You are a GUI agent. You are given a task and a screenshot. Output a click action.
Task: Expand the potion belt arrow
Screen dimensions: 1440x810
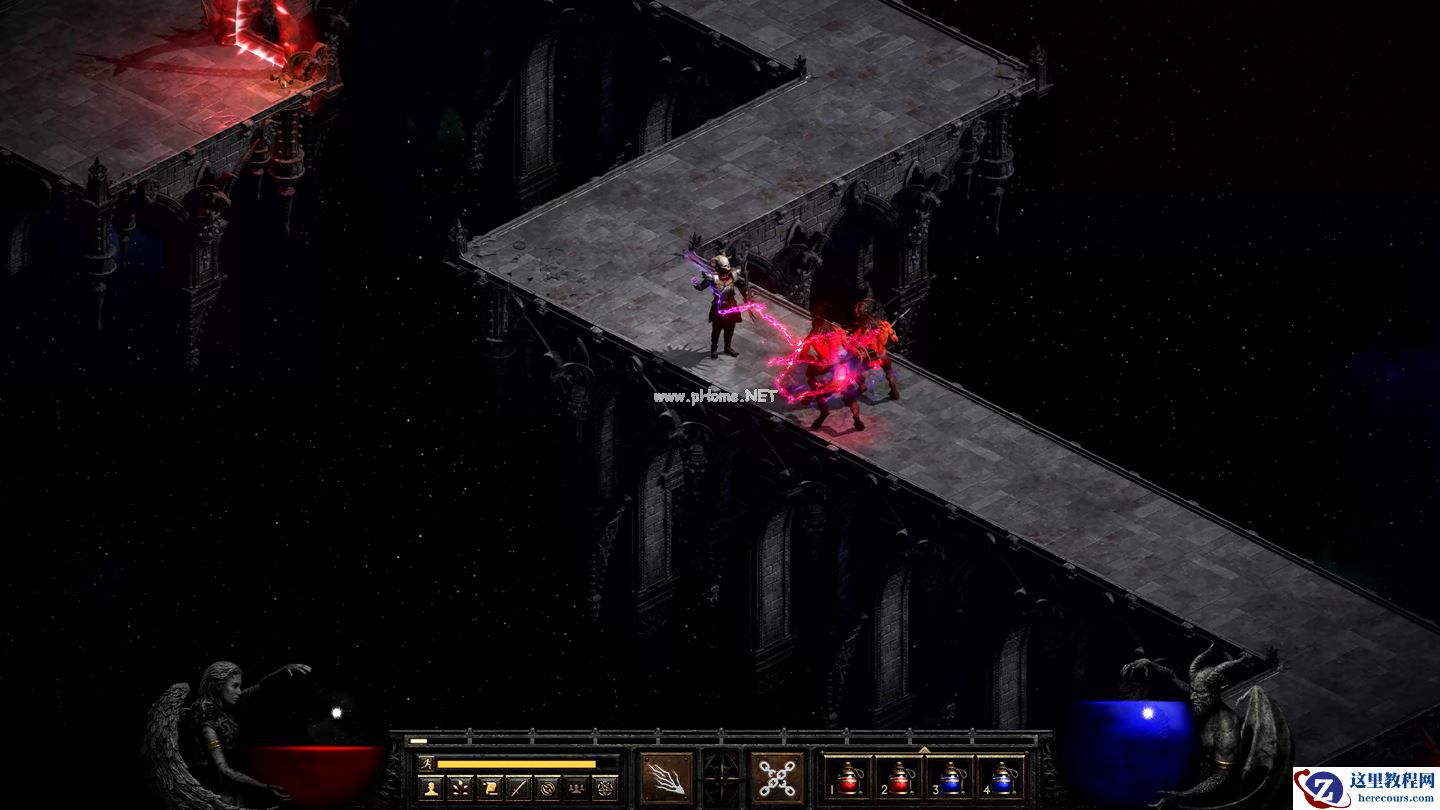click(x=924, y=749)
